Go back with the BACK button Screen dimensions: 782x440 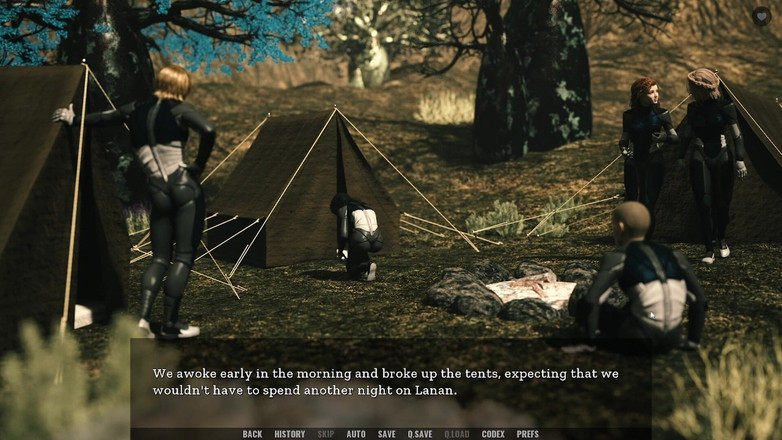tap(252, 434)
